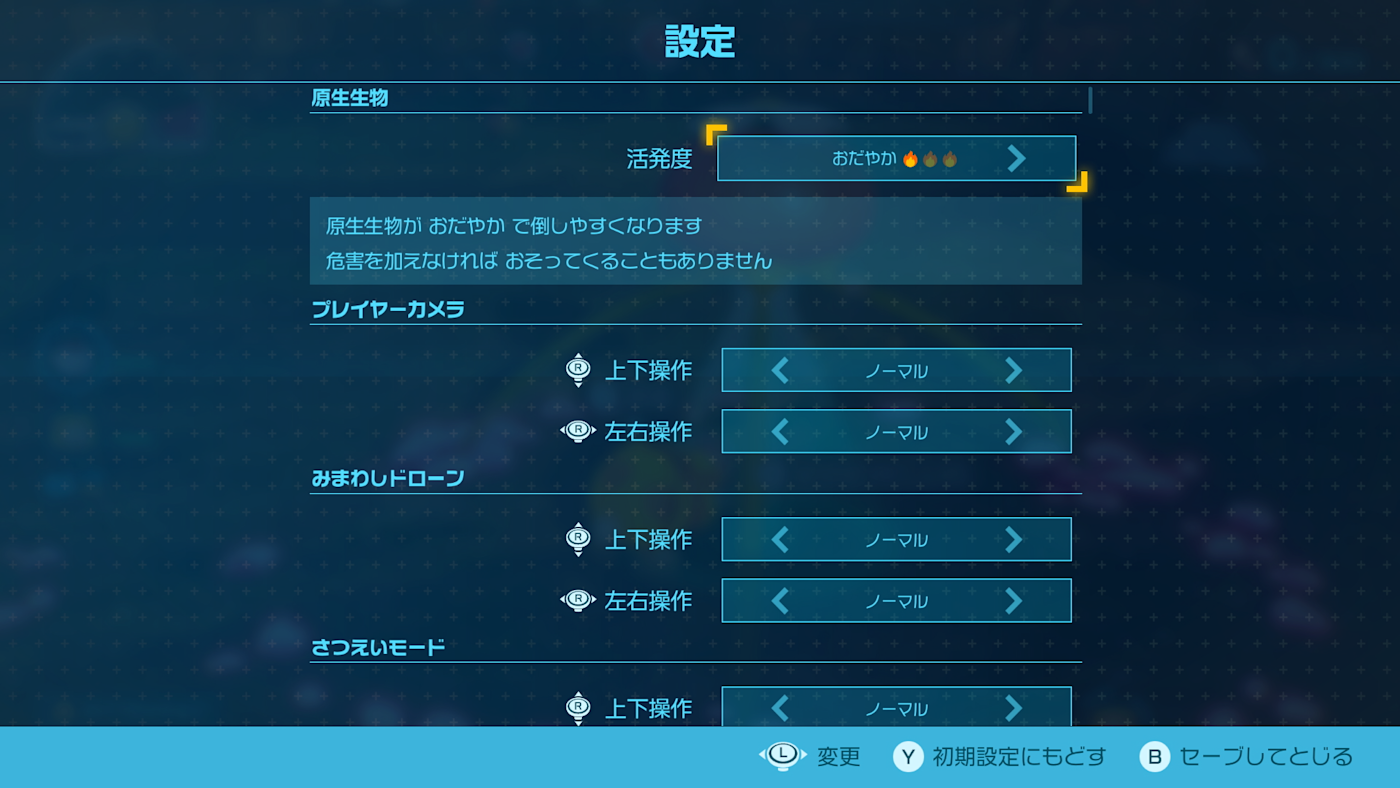The height and width of the screenshot is (788, 1400).
Task: Click right chevron on drone 左右操作
Action: click(x=1013, y=600)
